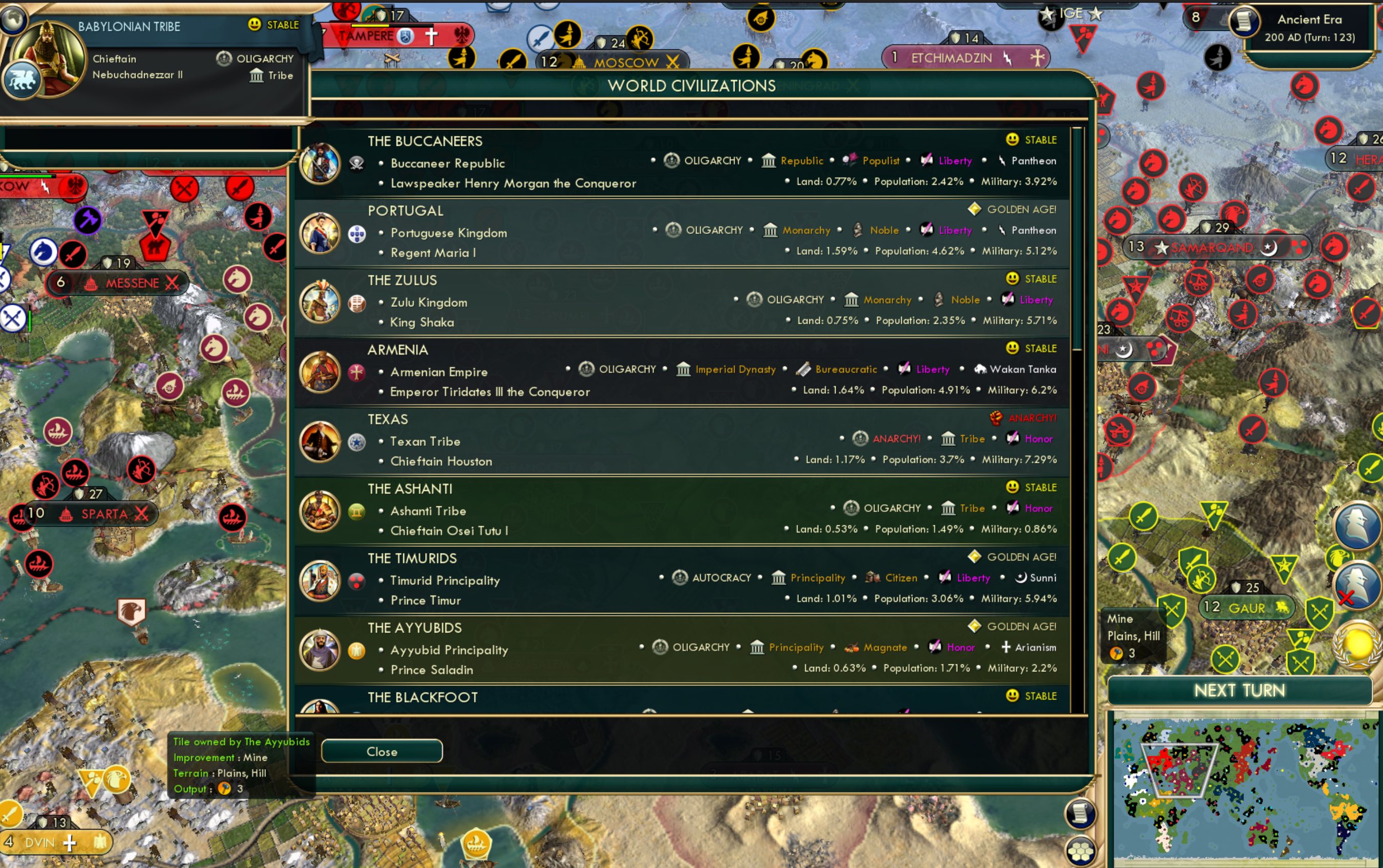Click the Arianism cross icon for the Ayyubids
This screenshot has height=868, width=1383.
tap(1007, 647)
